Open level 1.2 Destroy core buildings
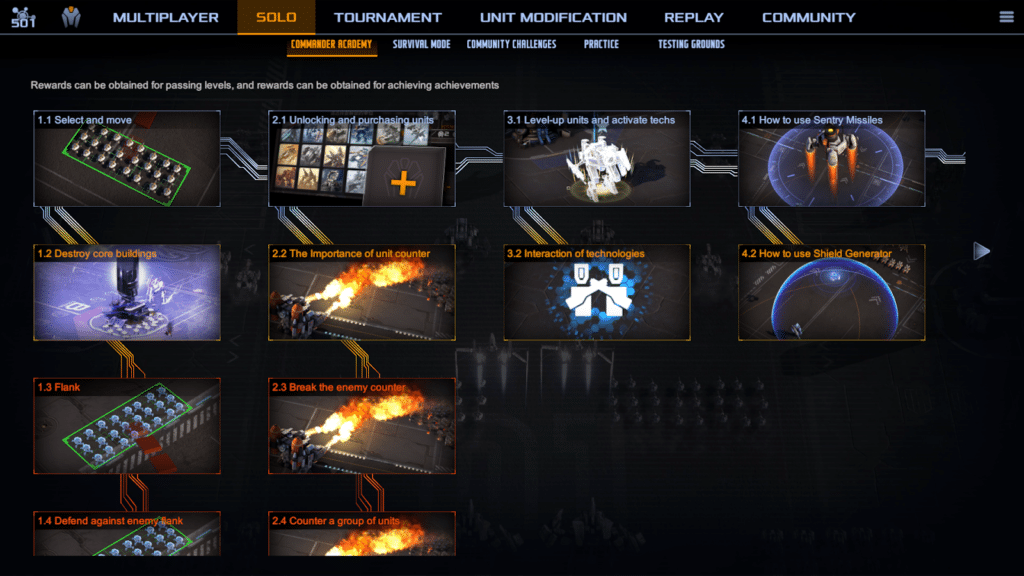Viewport: 1024px width, 576px height. click(x=127, y=293)
